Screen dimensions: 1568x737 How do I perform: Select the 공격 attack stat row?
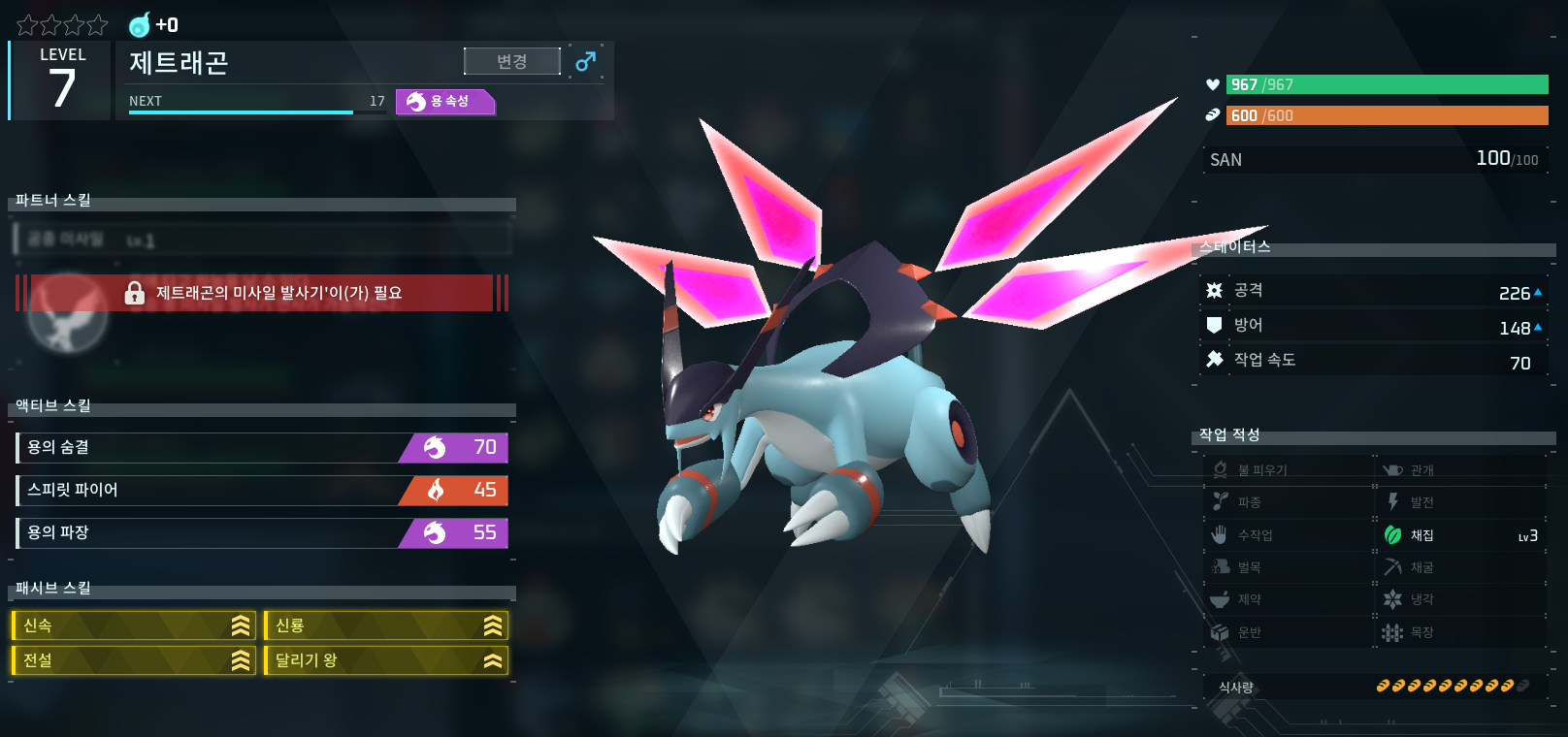pos(1373,291)
